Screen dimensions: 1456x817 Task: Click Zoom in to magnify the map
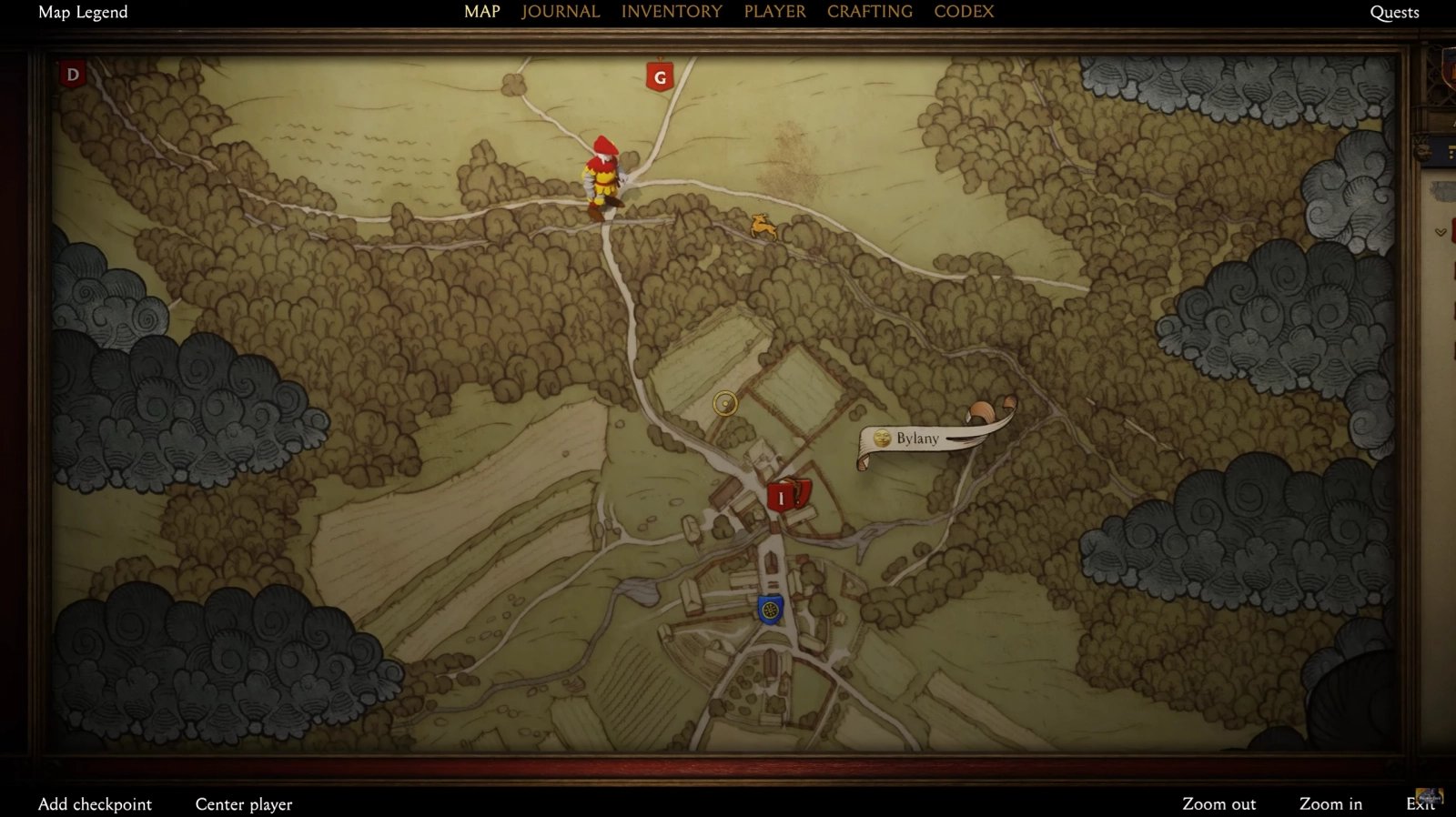pyautogui.click(x=1330, y=804)
